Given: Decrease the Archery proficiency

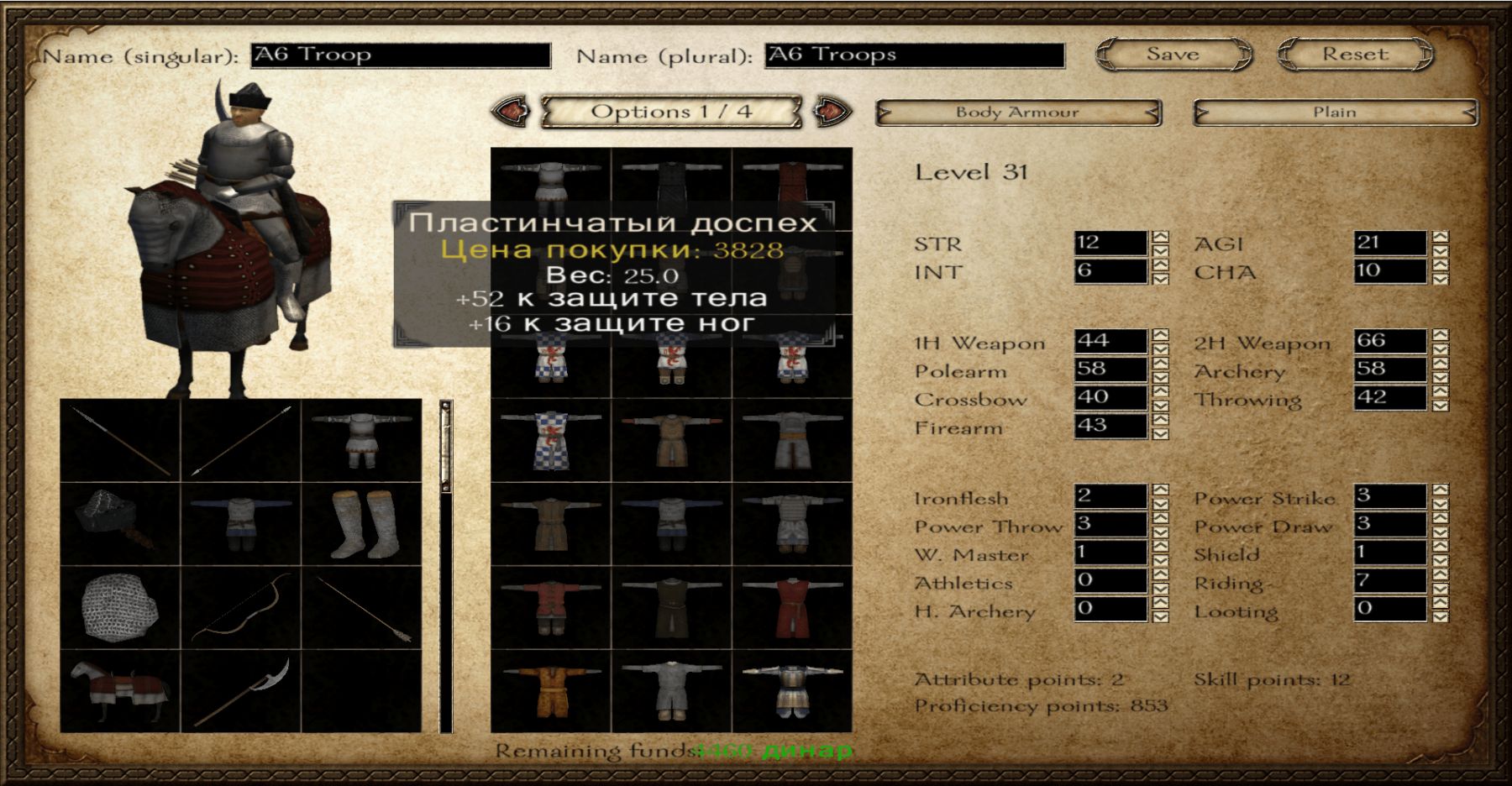Looking at the screenshot, I should click(1440, 376).
